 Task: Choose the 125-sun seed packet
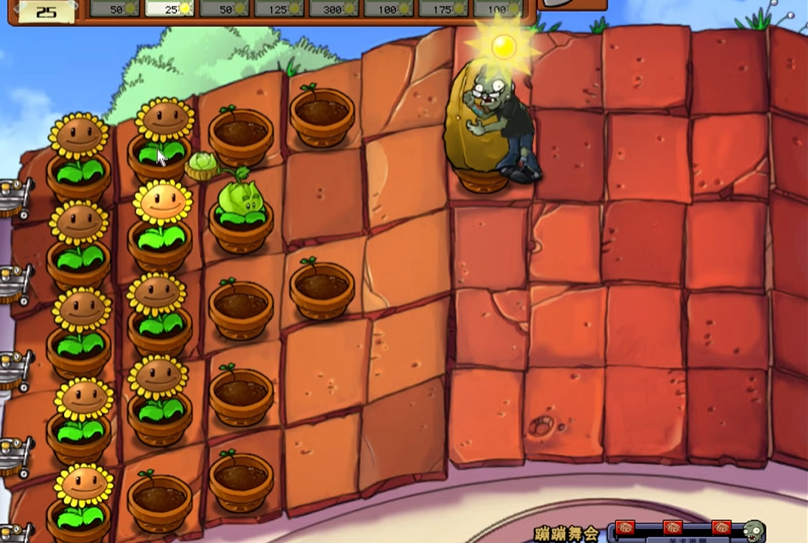tap(279, 8)
